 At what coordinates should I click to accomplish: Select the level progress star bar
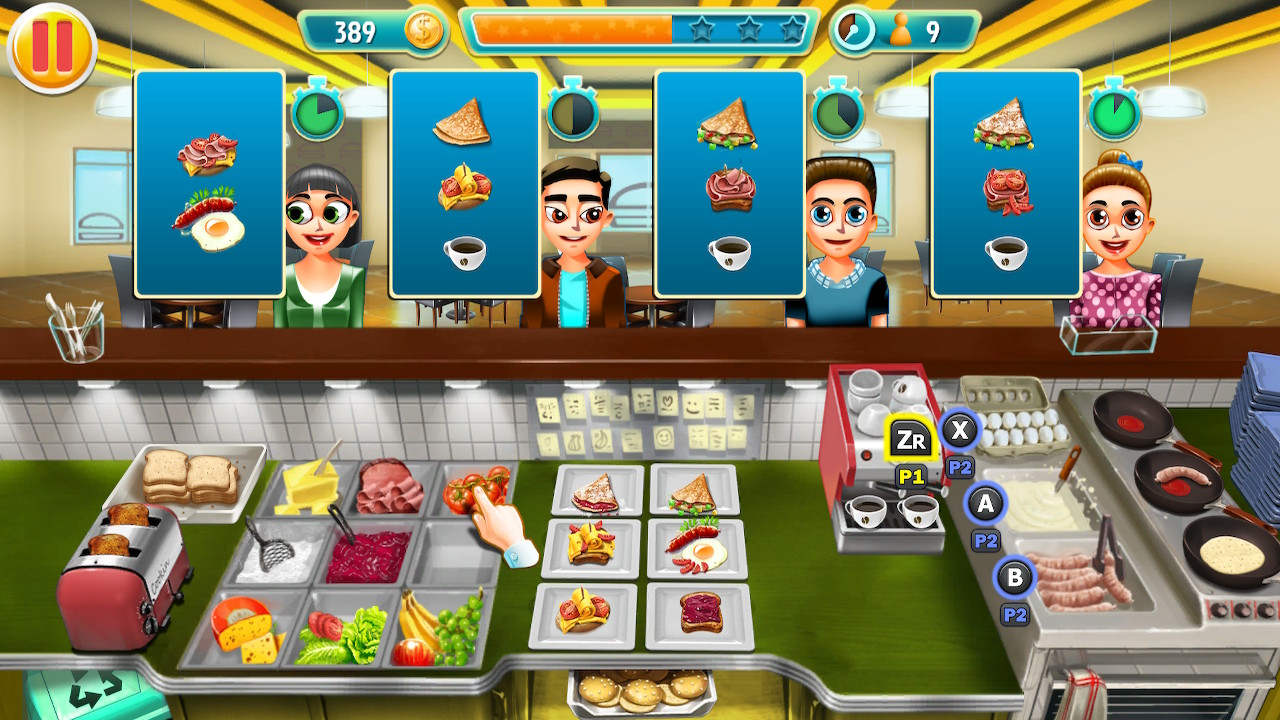640,30
